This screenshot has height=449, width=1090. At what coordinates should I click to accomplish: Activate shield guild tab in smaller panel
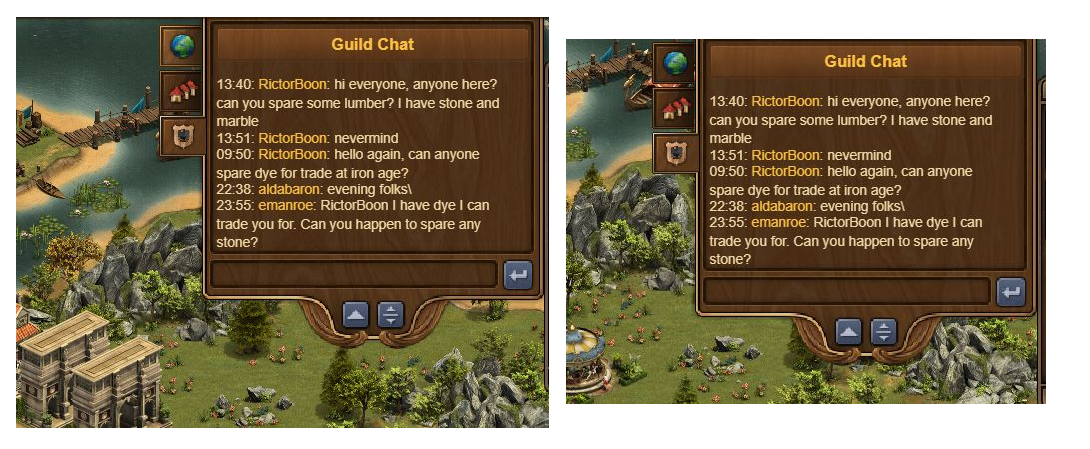[676, 153]
